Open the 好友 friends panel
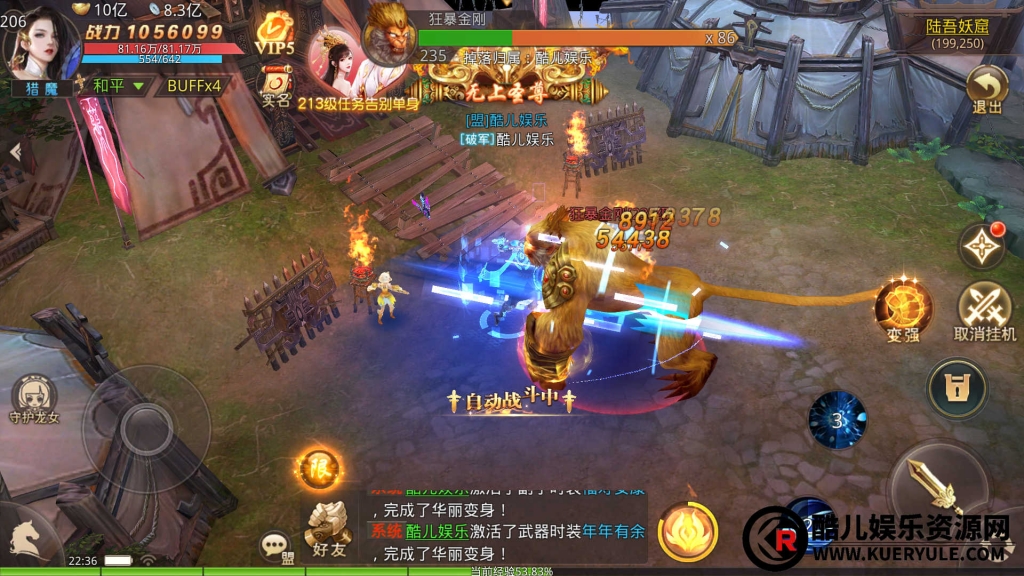 pyautogui.click(x=328, y=527)
